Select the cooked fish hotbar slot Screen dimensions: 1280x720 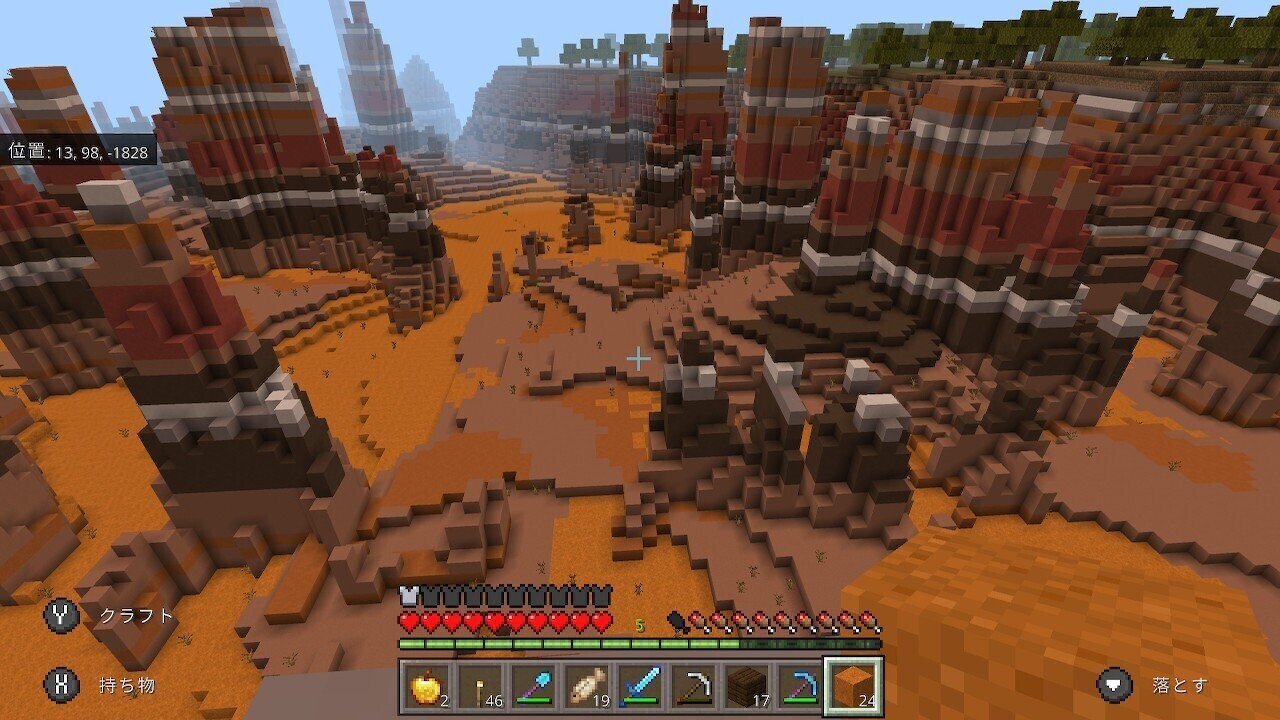tap(586, 686)
